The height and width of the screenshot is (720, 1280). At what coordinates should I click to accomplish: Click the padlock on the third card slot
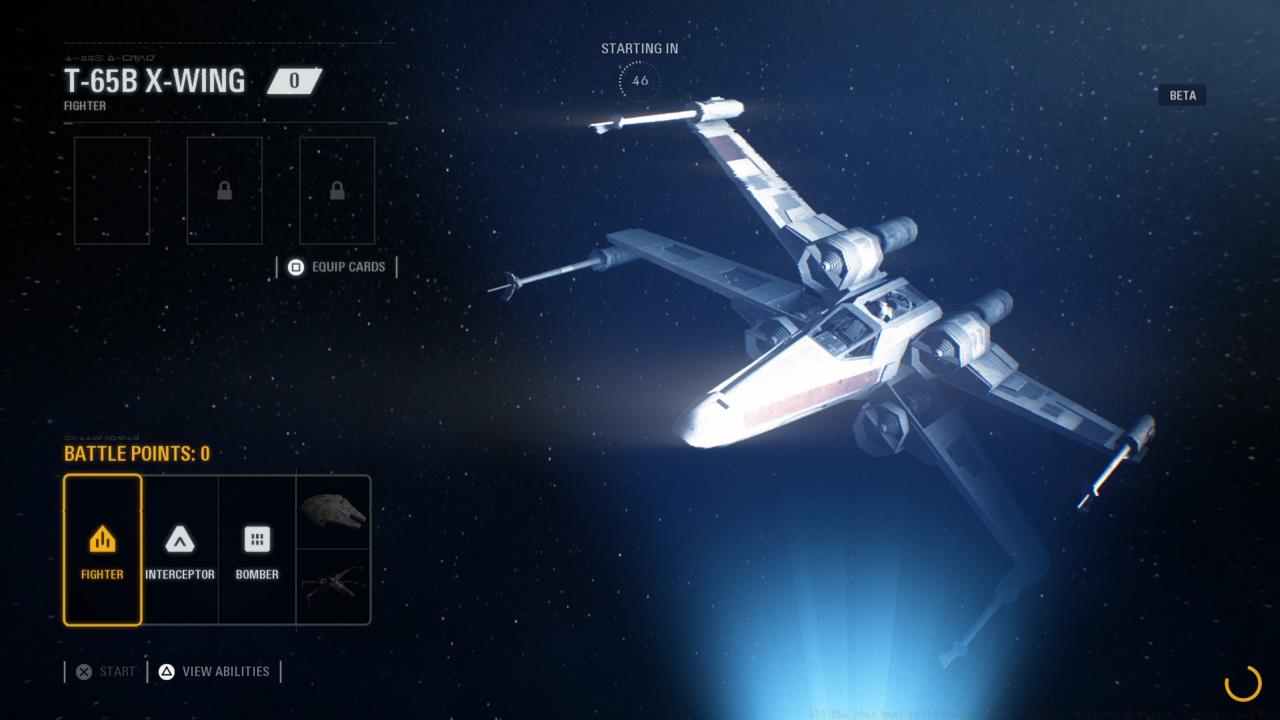(x=337, y=190)
